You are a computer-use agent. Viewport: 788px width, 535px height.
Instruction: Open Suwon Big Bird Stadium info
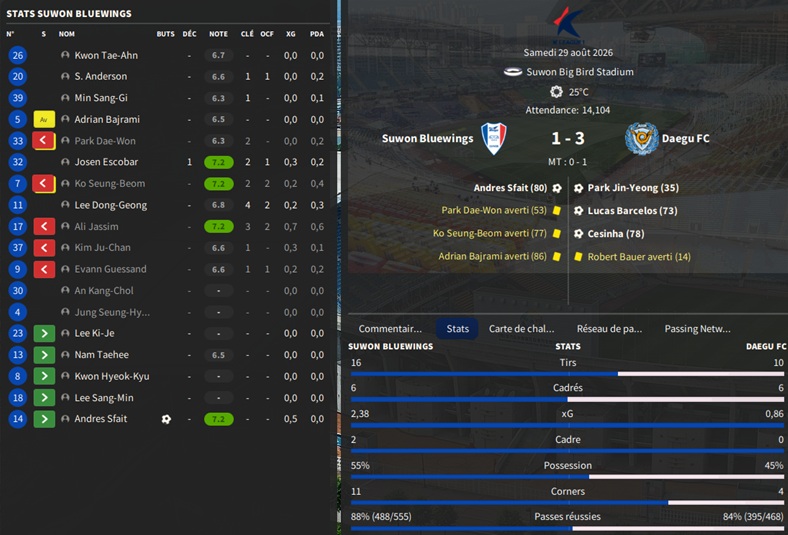coord(579,72)
